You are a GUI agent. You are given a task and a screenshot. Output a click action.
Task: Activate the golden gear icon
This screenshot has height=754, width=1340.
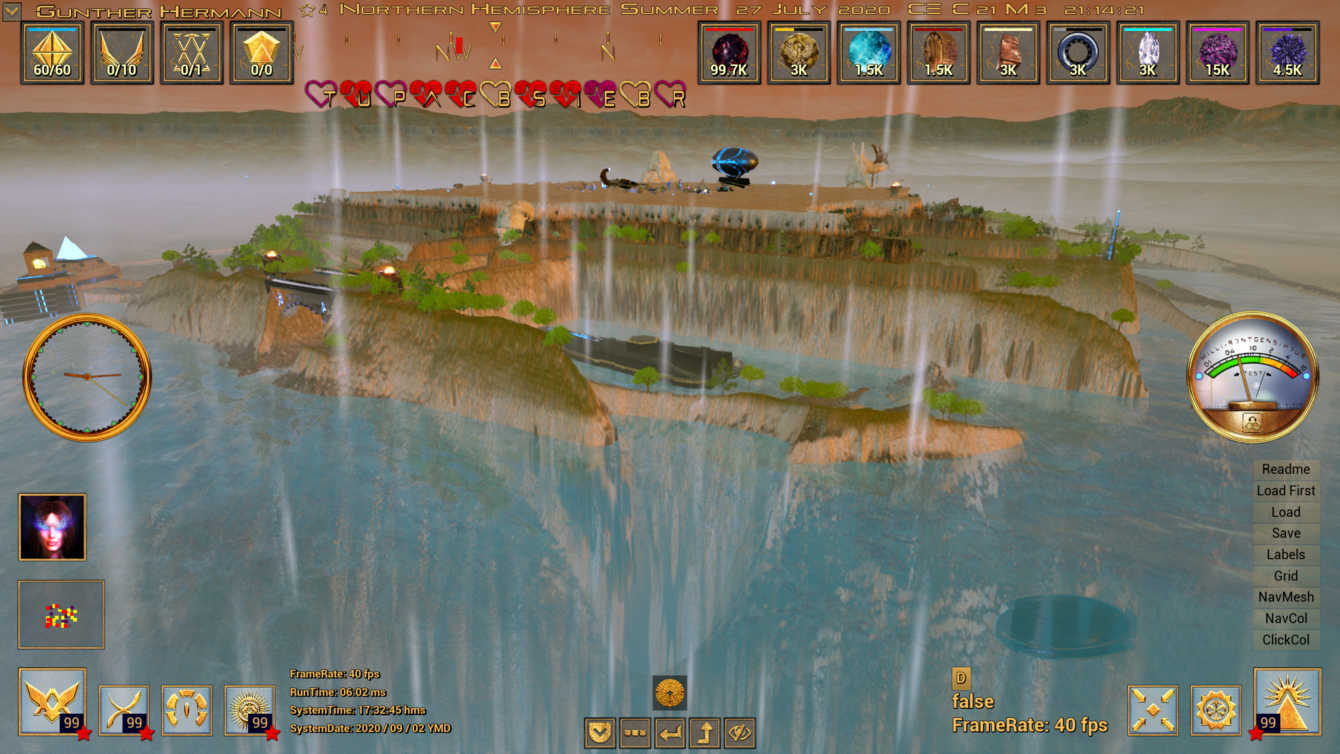pos(1216,710)
